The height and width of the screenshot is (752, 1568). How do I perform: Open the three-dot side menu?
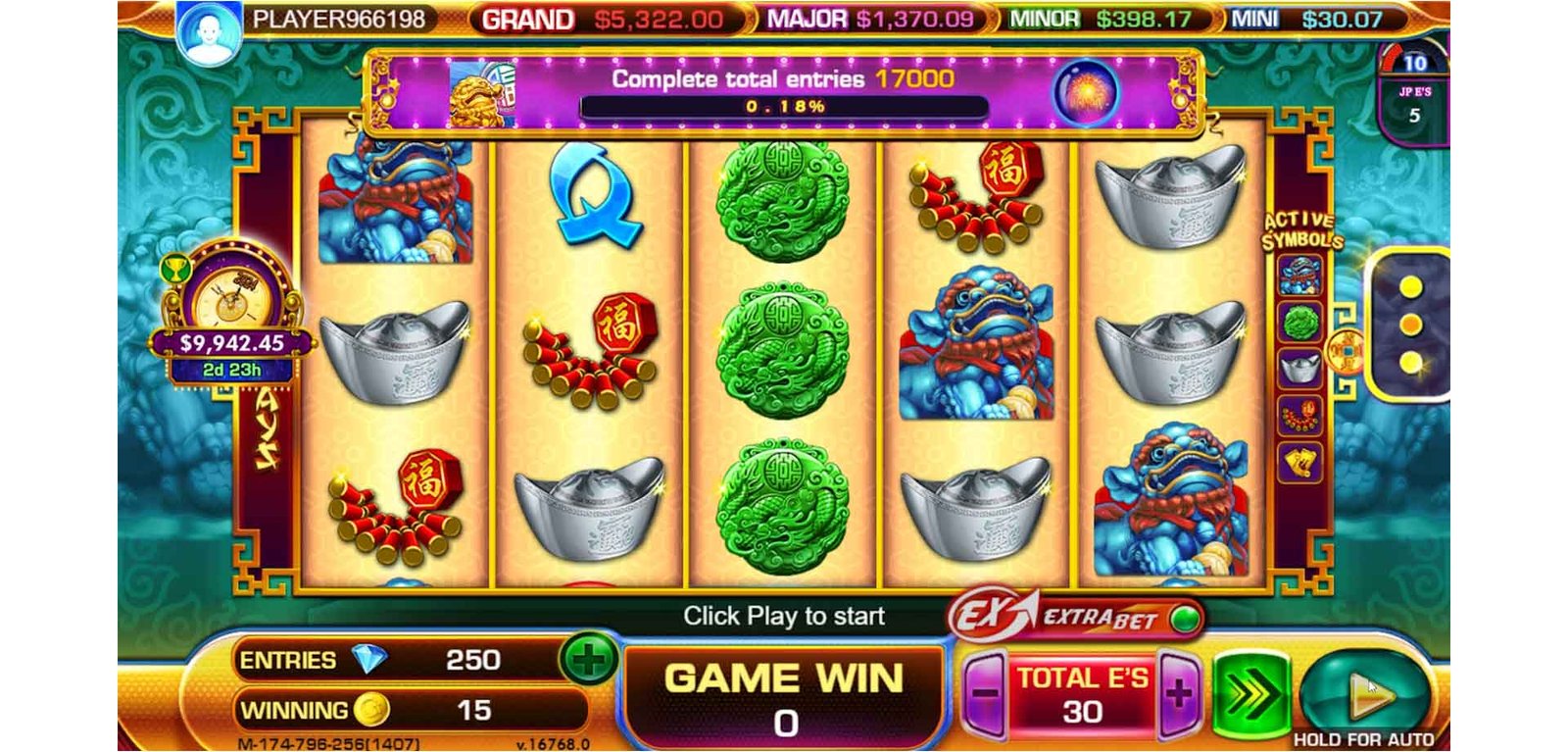pyautogui.click(x=1411, y=325)
